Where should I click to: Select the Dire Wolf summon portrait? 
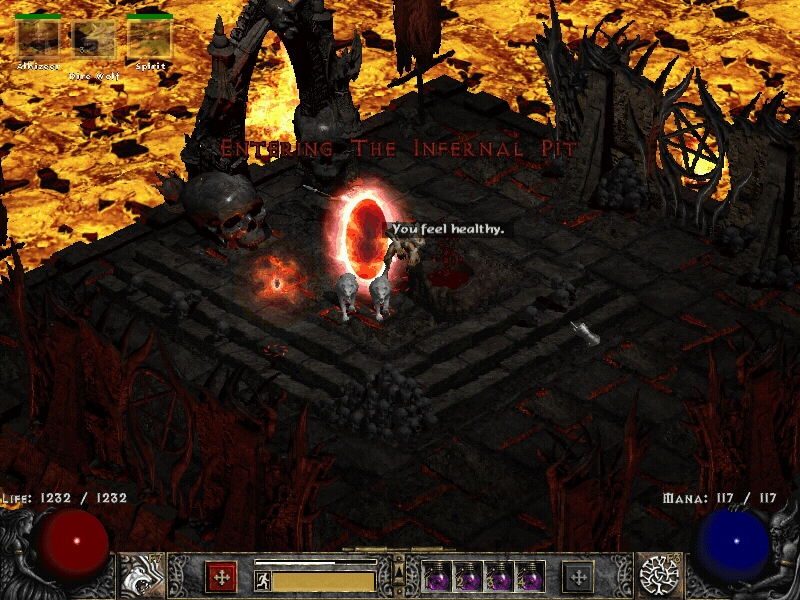coord(93,39)
